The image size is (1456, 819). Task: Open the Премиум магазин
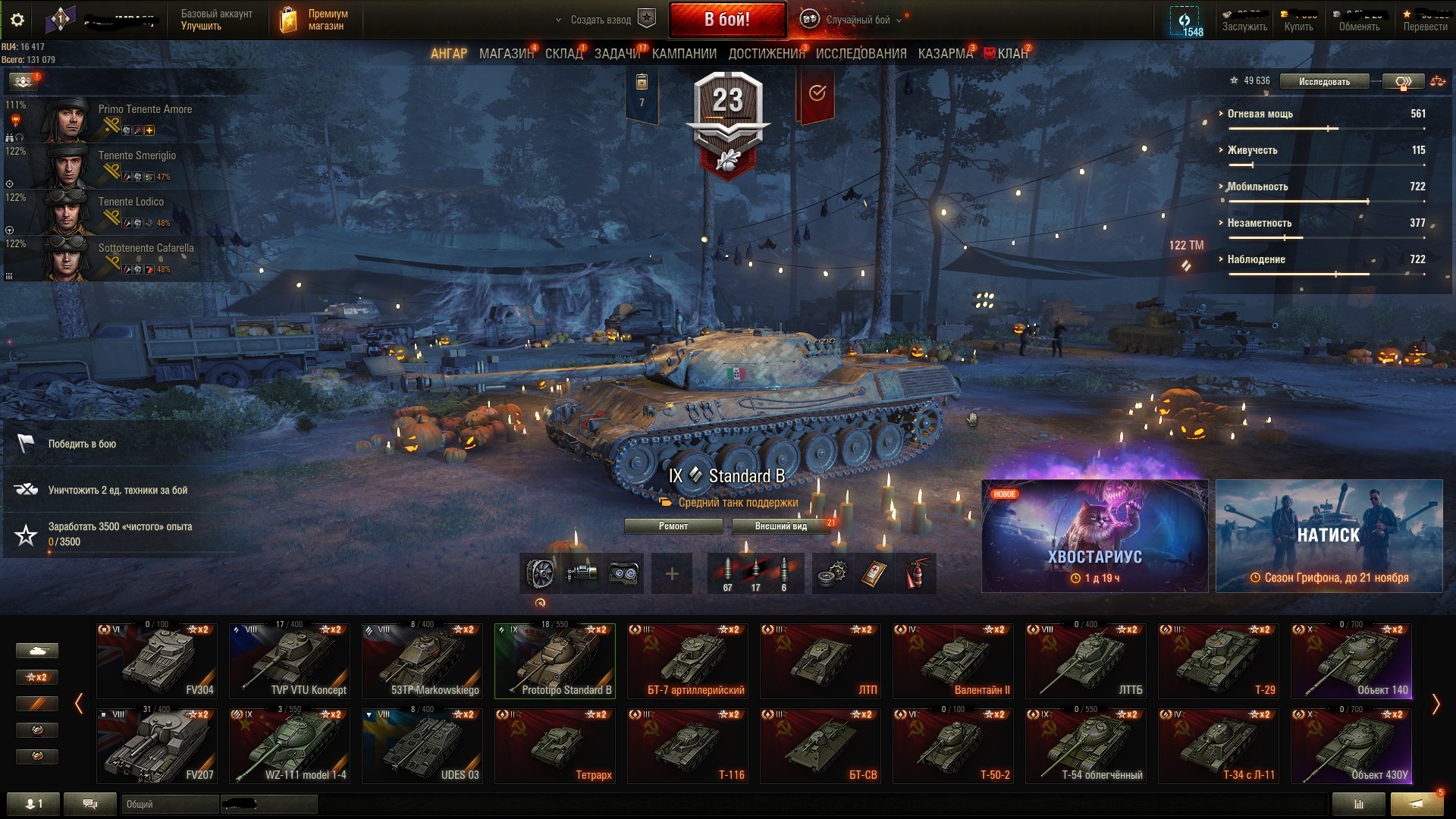(x=315, y=20)
